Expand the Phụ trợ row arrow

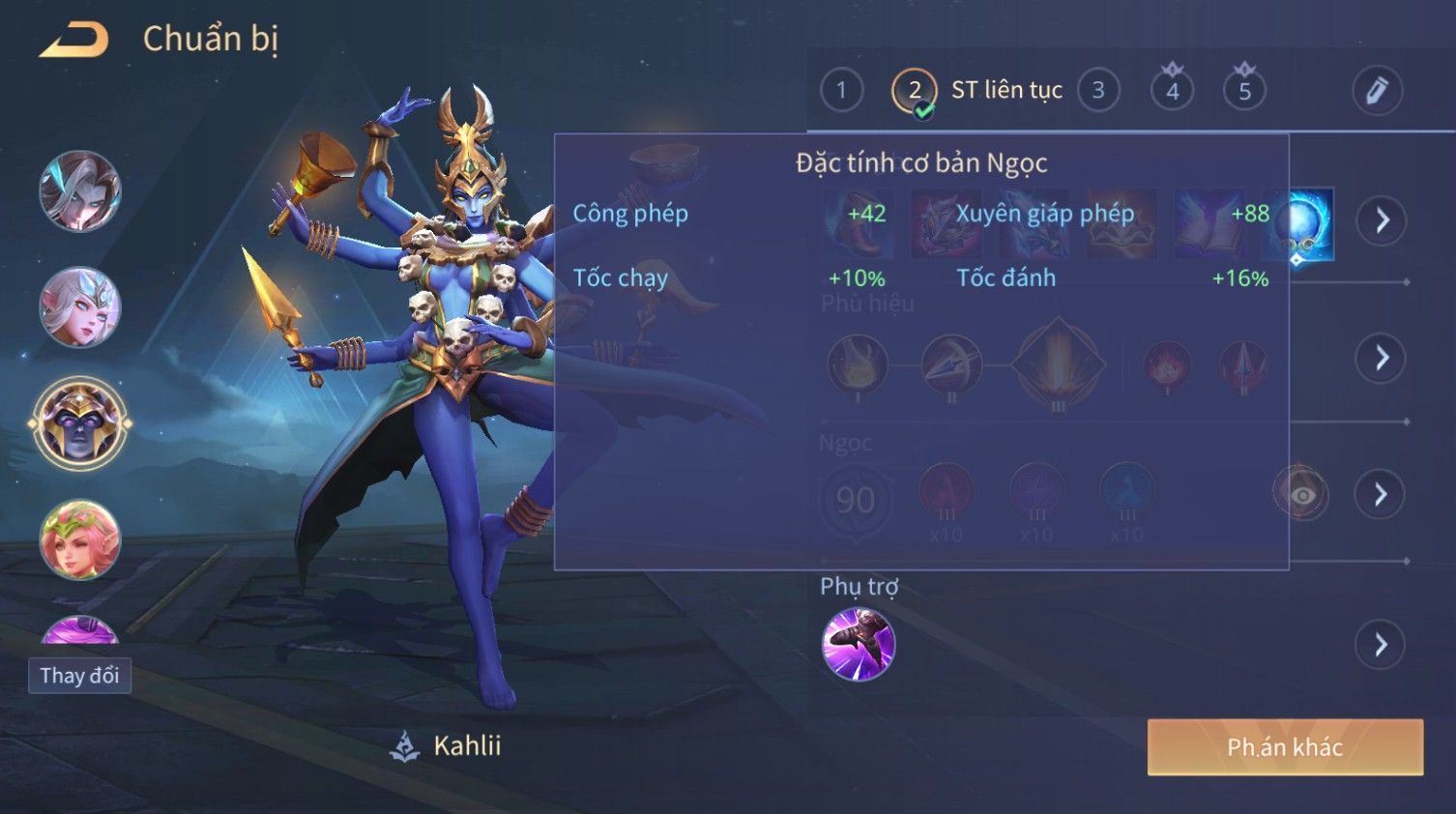(1381, 645)
